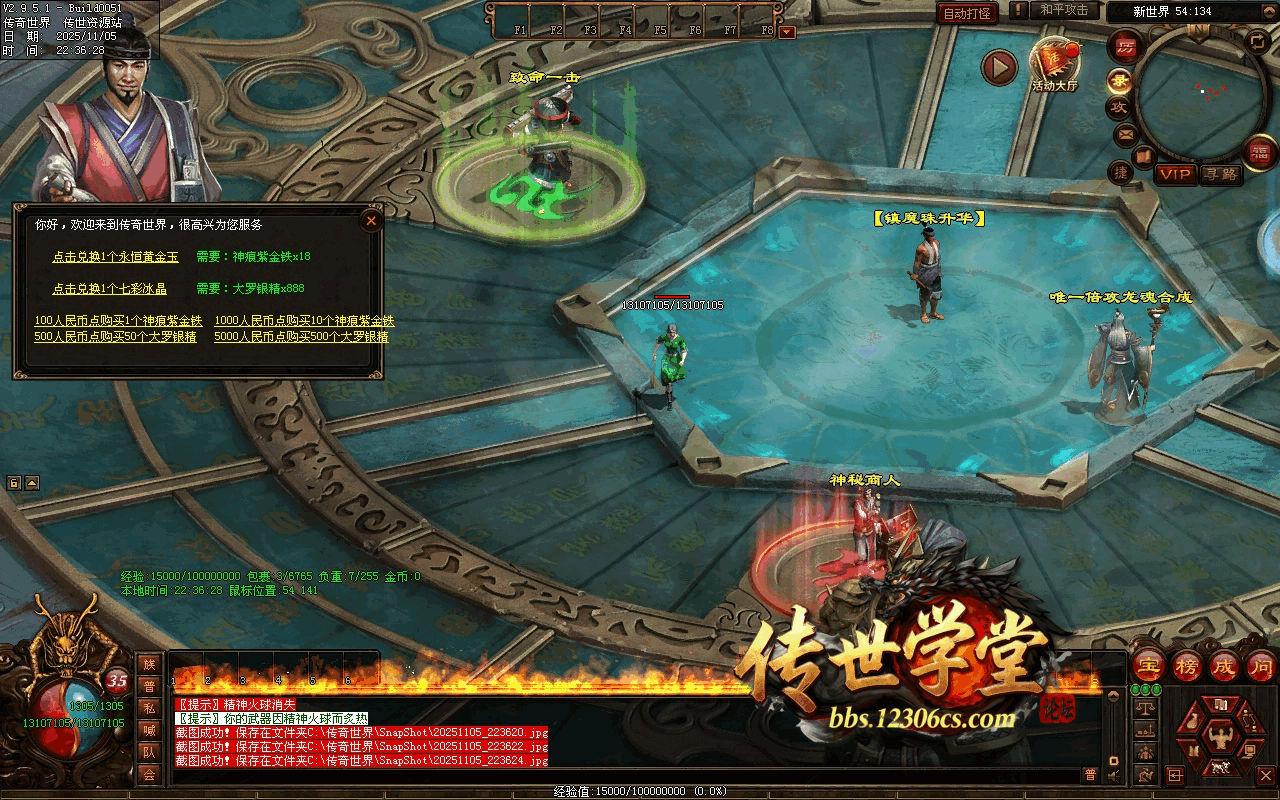Image resolution: width=1280 pixels, height=800 pixels.
Task: Activate 寻路 pathfinding
Action: tap(1221, 175)
